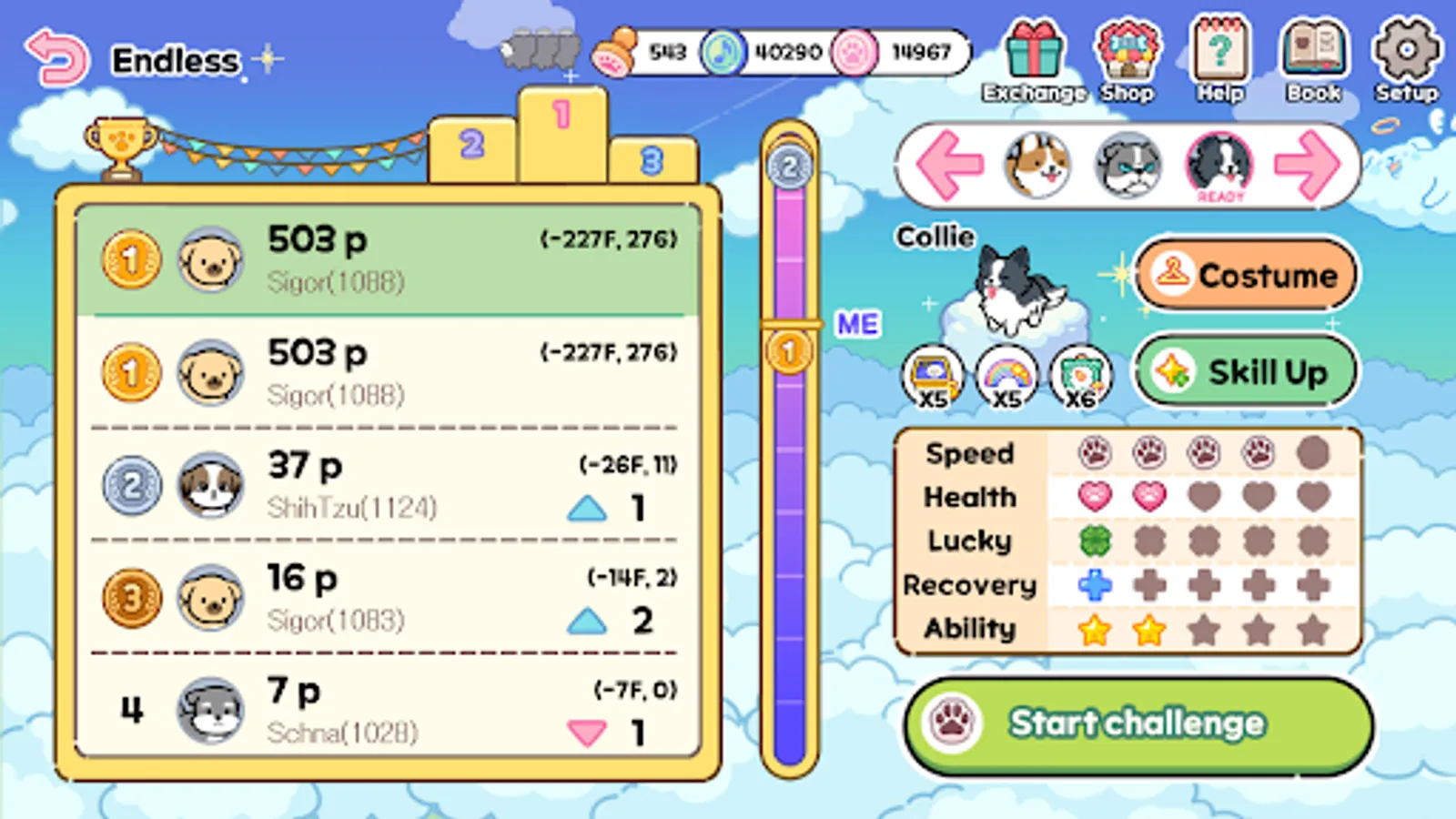The image size is (1456, 819).
Task: Use the X6 green seed packet item
Action: pyautogui.click(x=1079, y=376)
